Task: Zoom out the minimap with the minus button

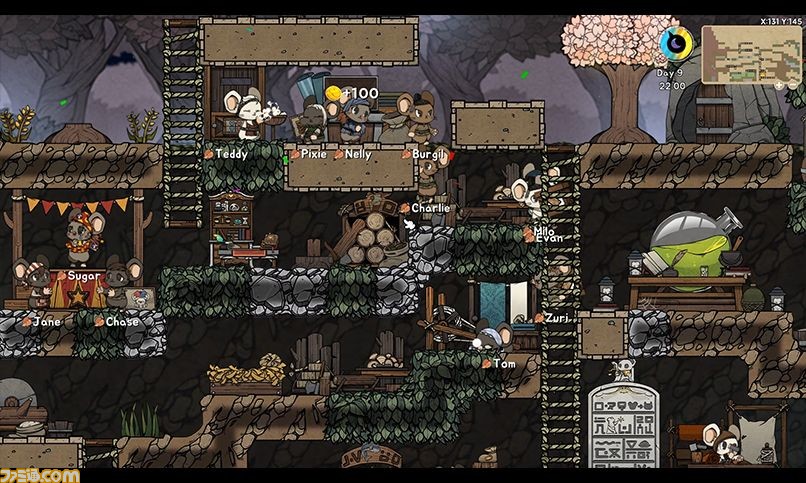Action: [x=793, y=85]
